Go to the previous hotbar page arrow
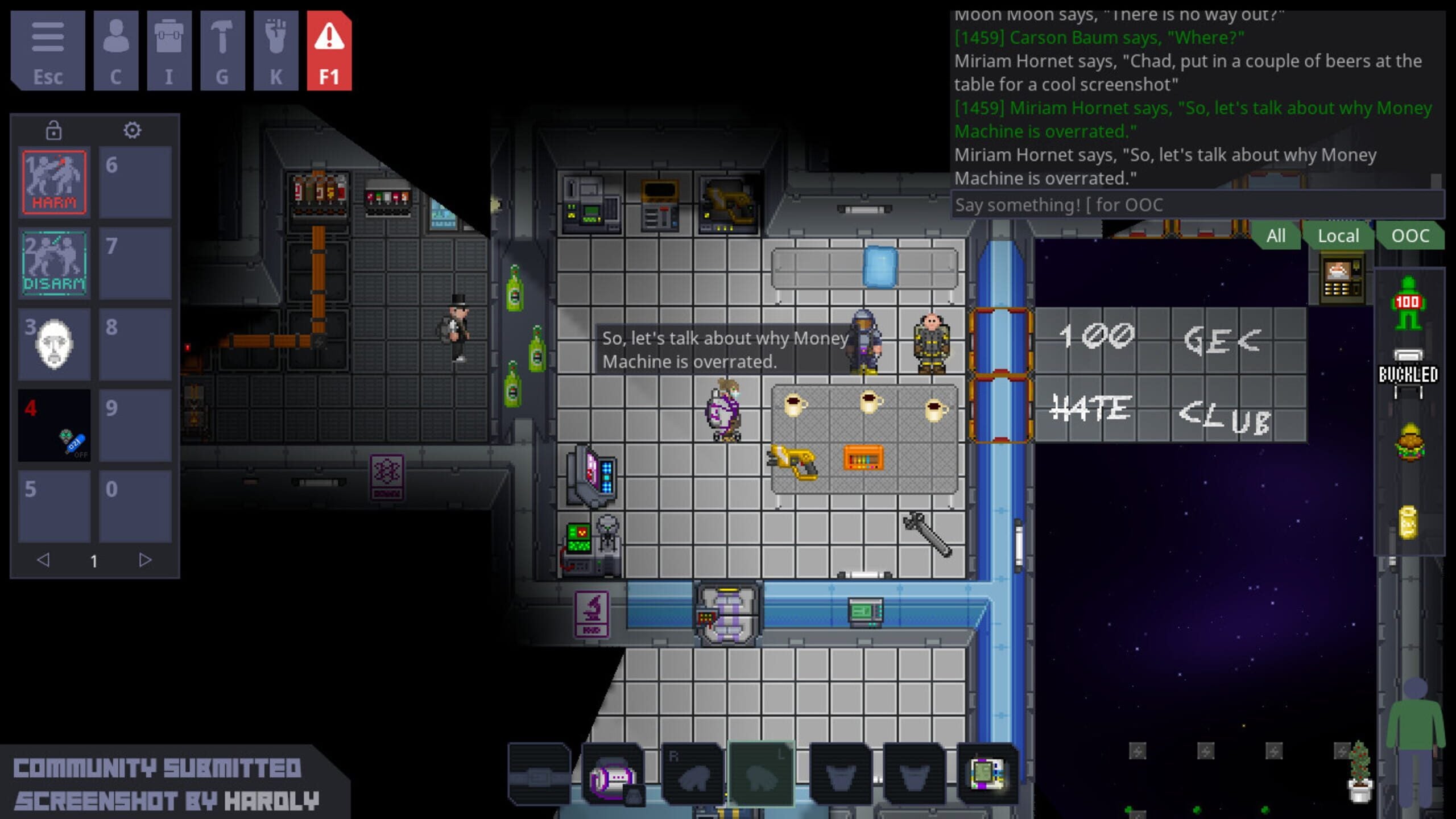This screenshot has height=819, width=1456. coord(44,560)
